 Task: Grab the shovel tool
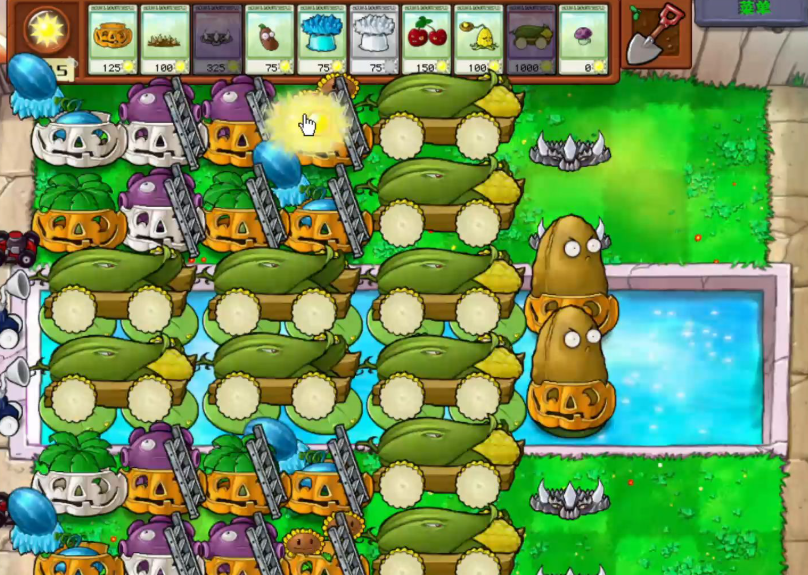656,31
